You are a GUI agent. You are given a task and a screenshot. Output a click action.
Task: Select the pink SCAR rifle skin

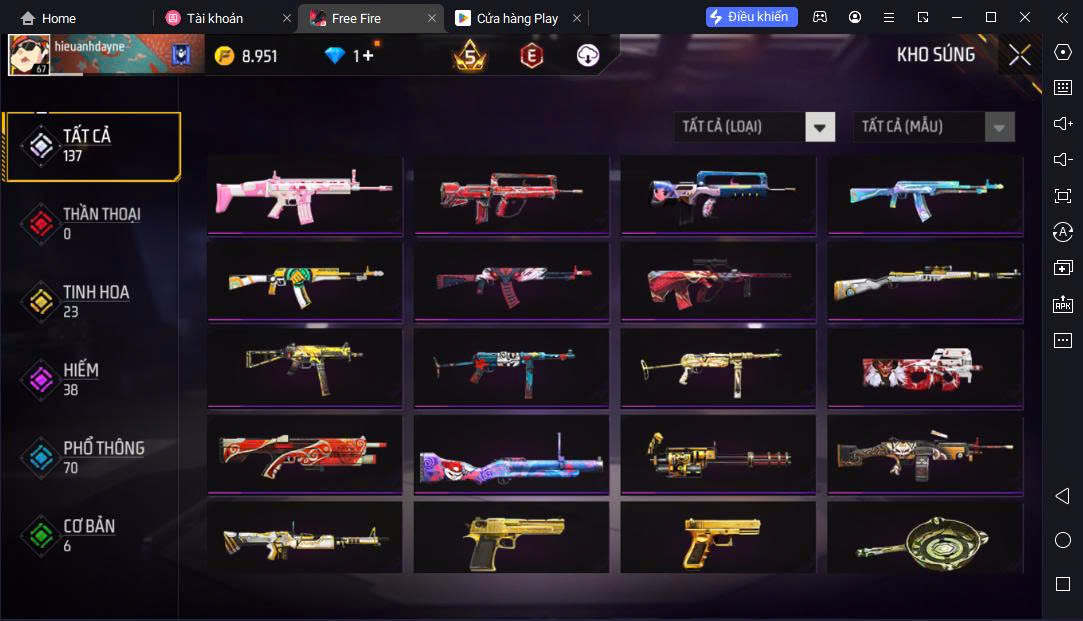(x=304, y=194)
